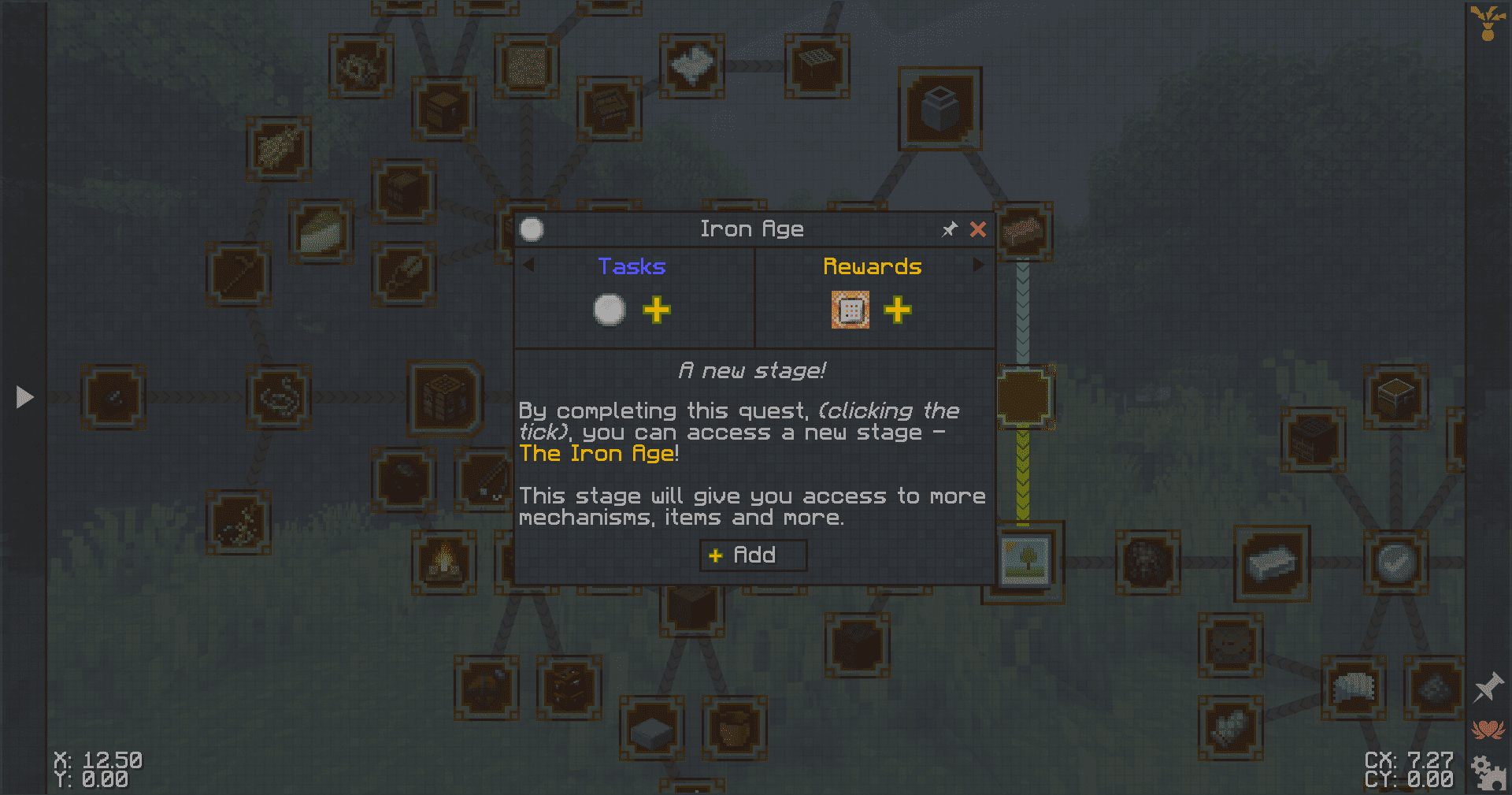Switch to the Tasks tab
Viewport: 1512px width, 795px height.
click(x=631, y=266)
